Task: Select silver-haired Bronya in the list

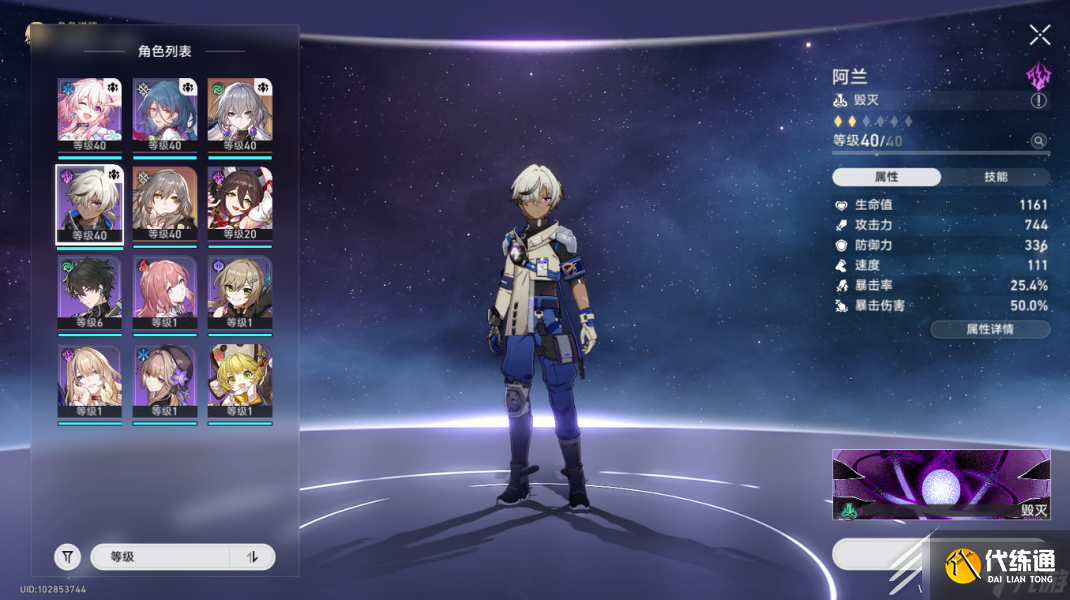Action: pyautogui.click(x=239, y=114)
